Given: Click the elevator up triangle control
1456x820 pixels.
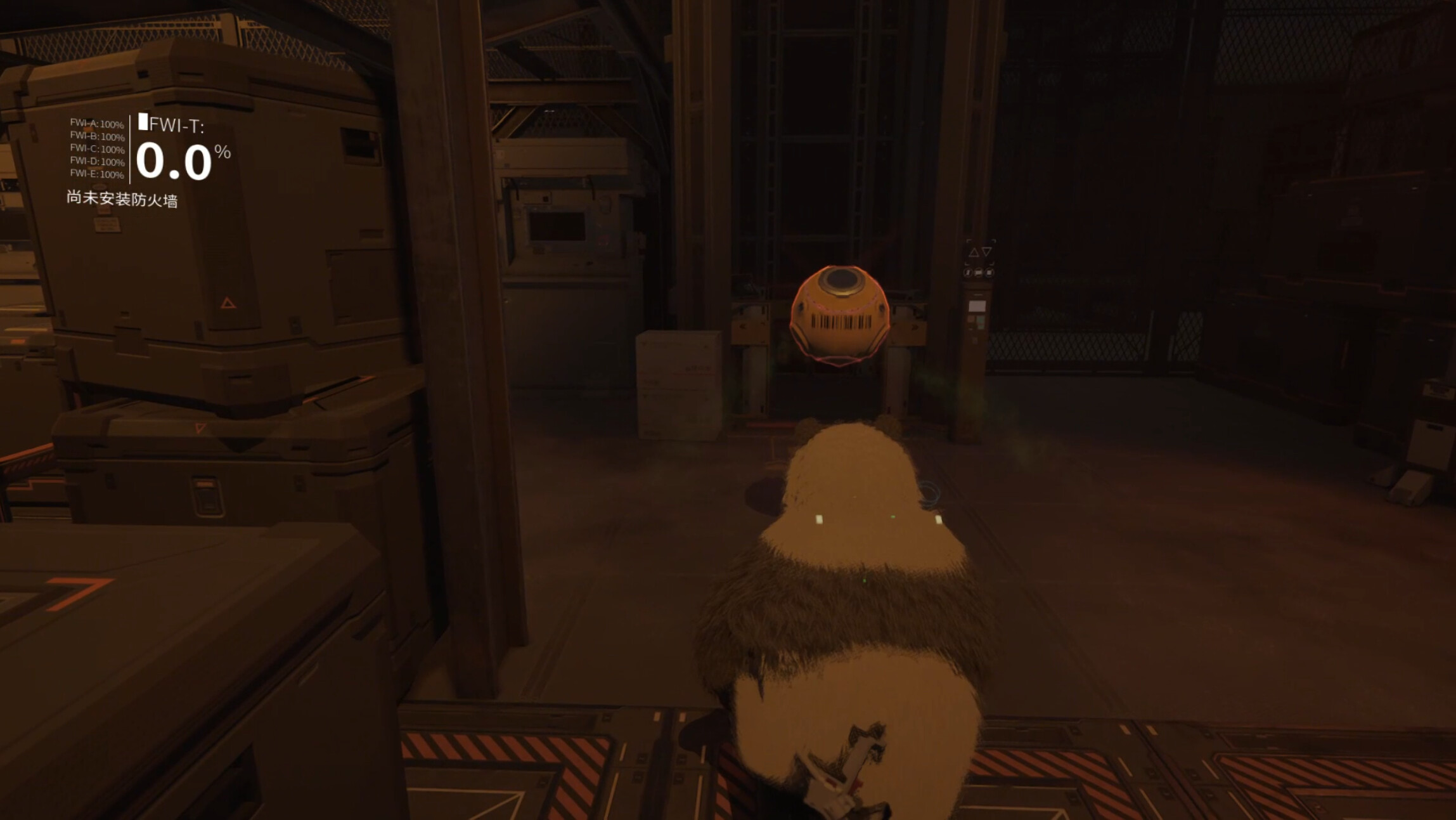Looking at the screenshot, I should [974, 252].
